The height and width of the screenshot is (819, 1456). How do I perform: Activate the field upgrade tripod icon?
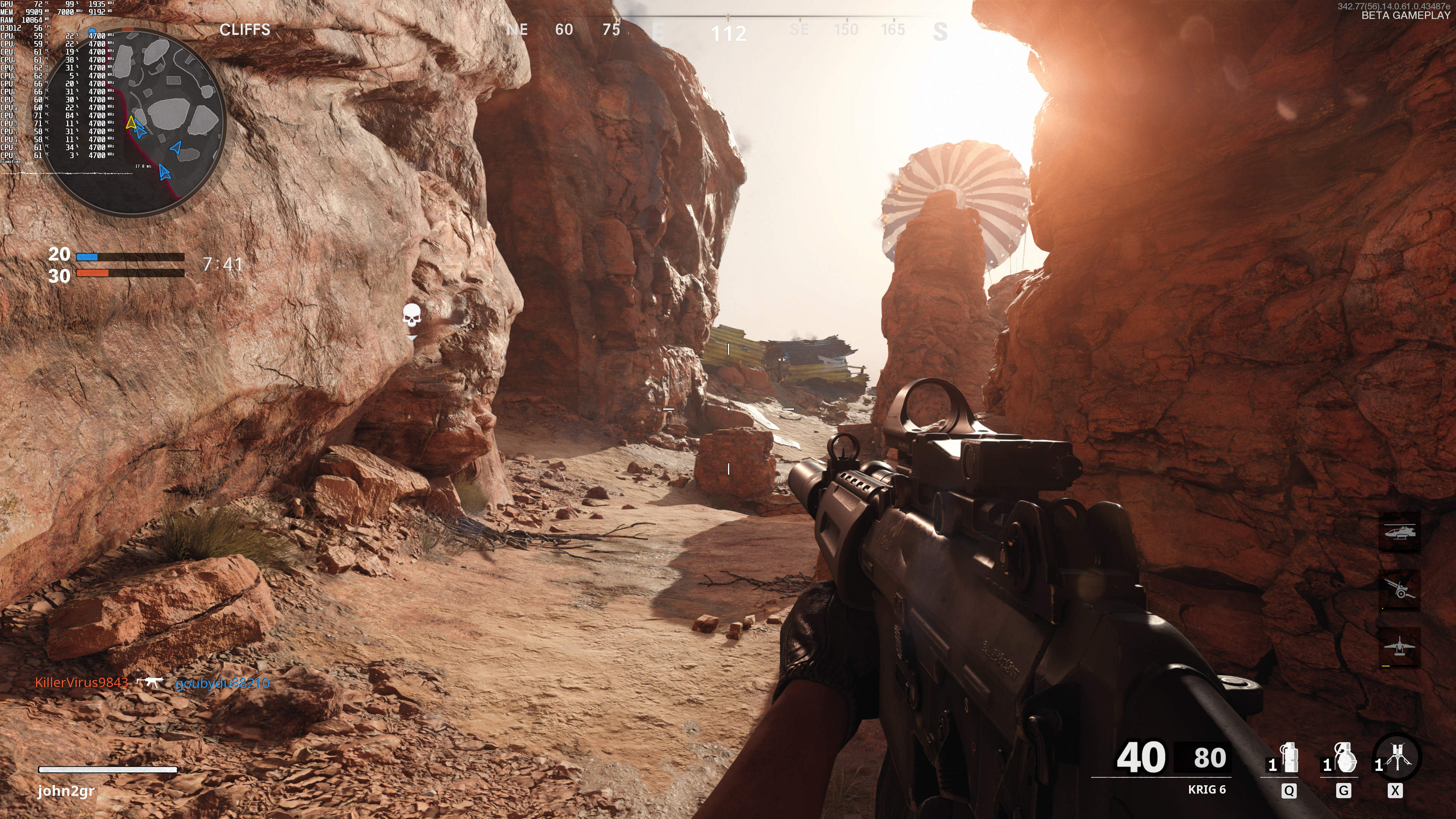click(1398, 758)
